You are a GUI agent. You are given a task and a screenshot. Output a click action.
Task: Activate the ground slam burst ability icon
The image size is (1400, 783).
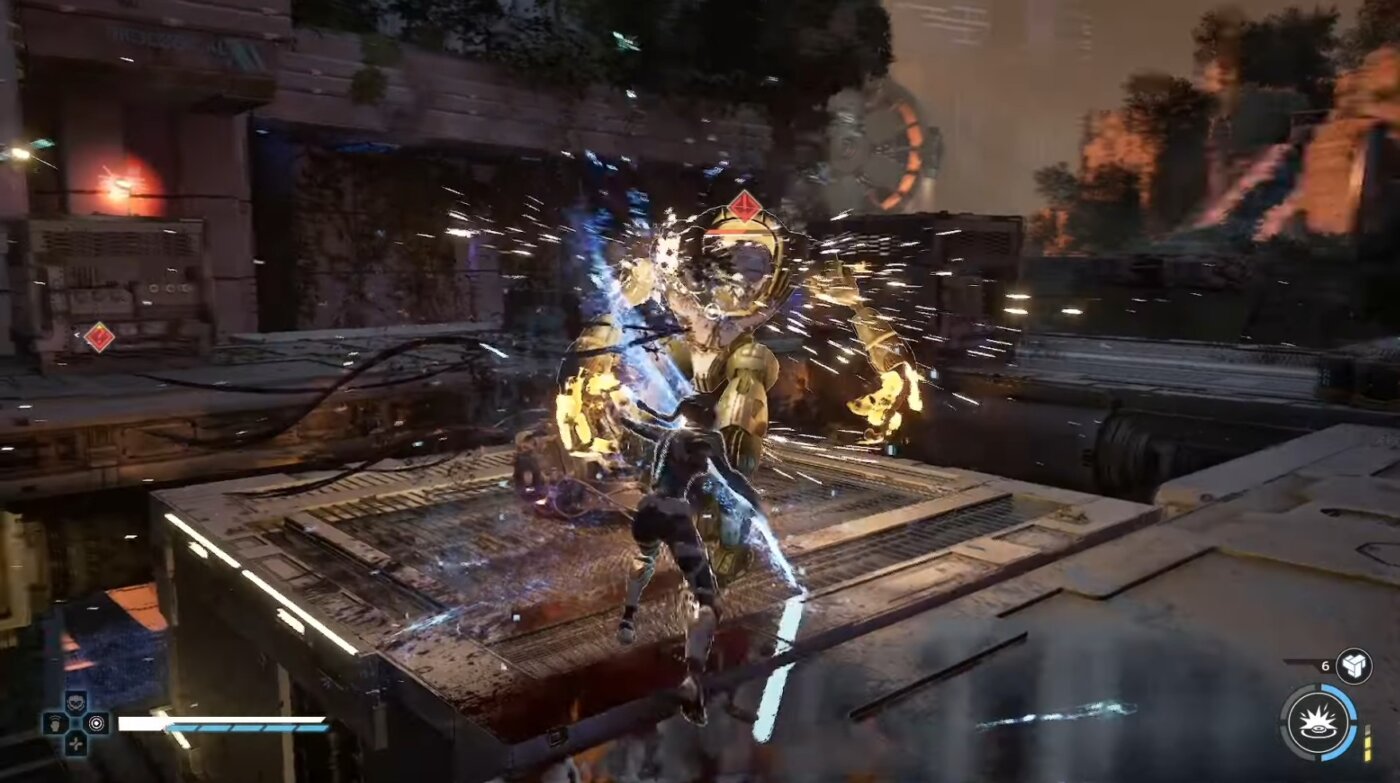[x=1318, y=722]
